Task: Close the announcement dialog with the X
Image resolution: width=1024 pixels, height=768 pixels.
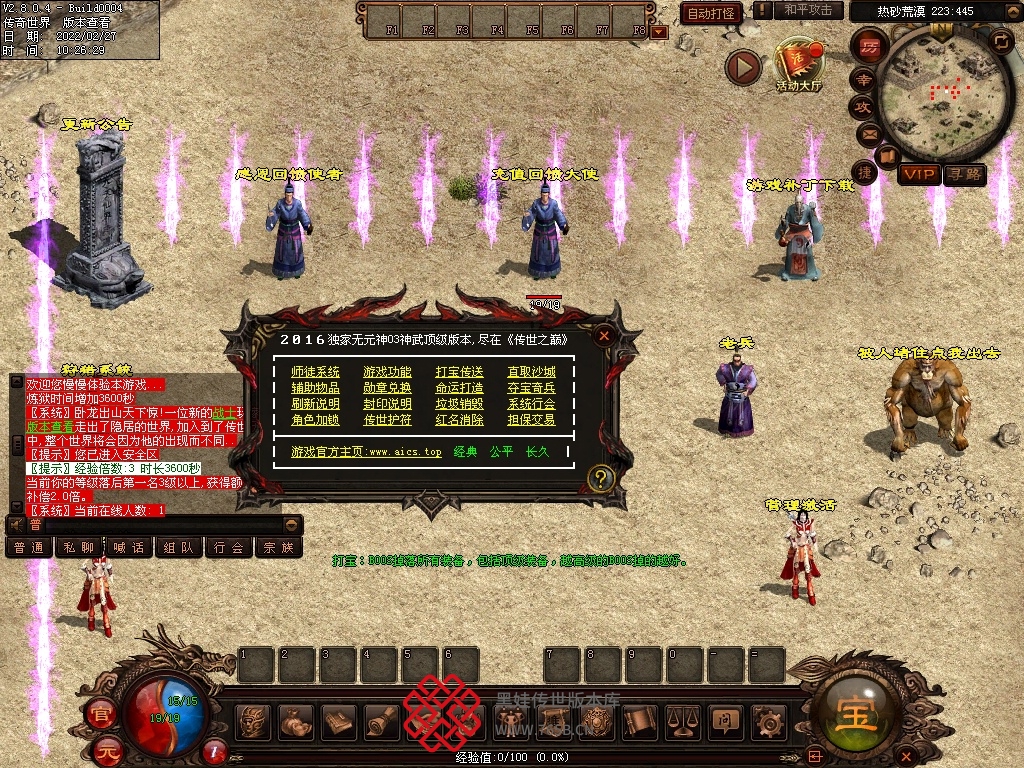Action: pyautogui.click(x=604, y=336)
